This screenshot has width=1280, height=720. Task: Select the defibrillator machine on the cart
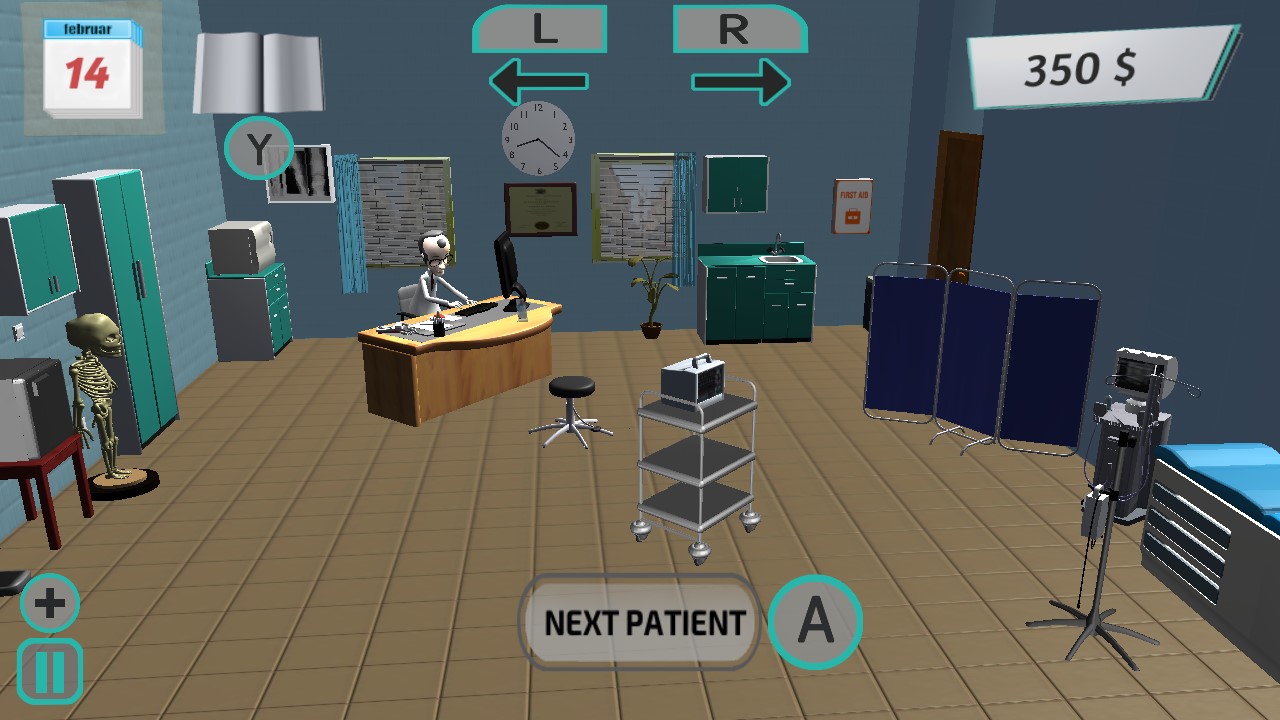tap(690, 380)
